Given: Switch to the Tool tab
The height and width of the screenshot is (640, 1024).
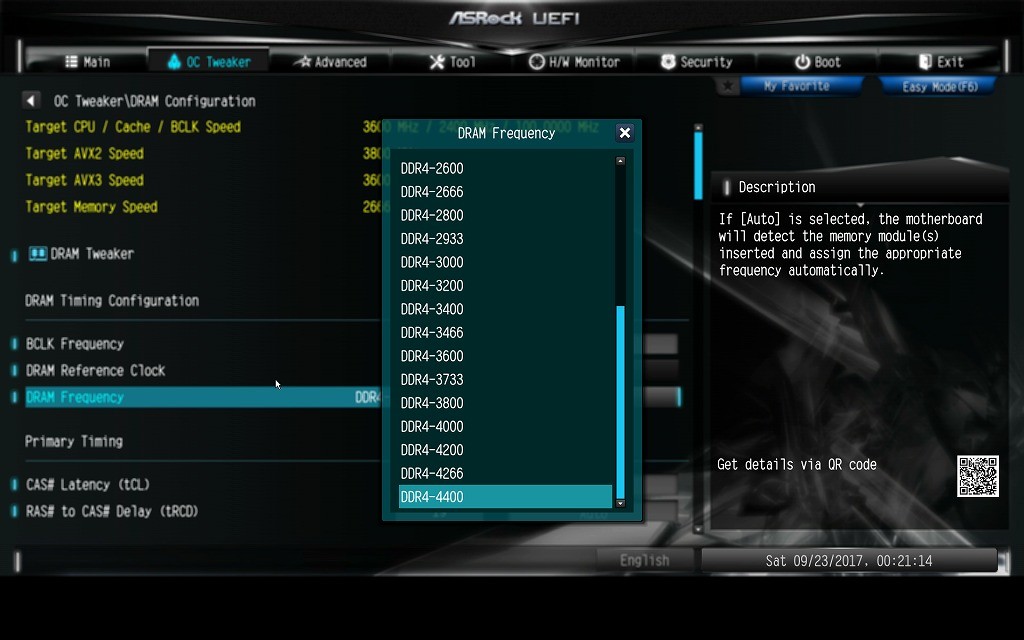Looking at the screenshot, I should (452, 62).
